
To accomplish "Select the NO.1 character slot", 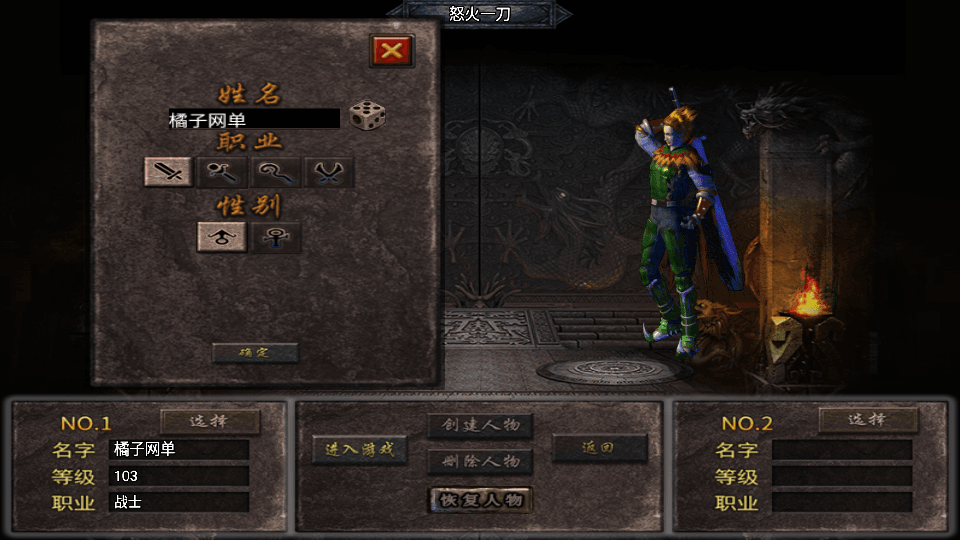I will [x=210, y=421].
